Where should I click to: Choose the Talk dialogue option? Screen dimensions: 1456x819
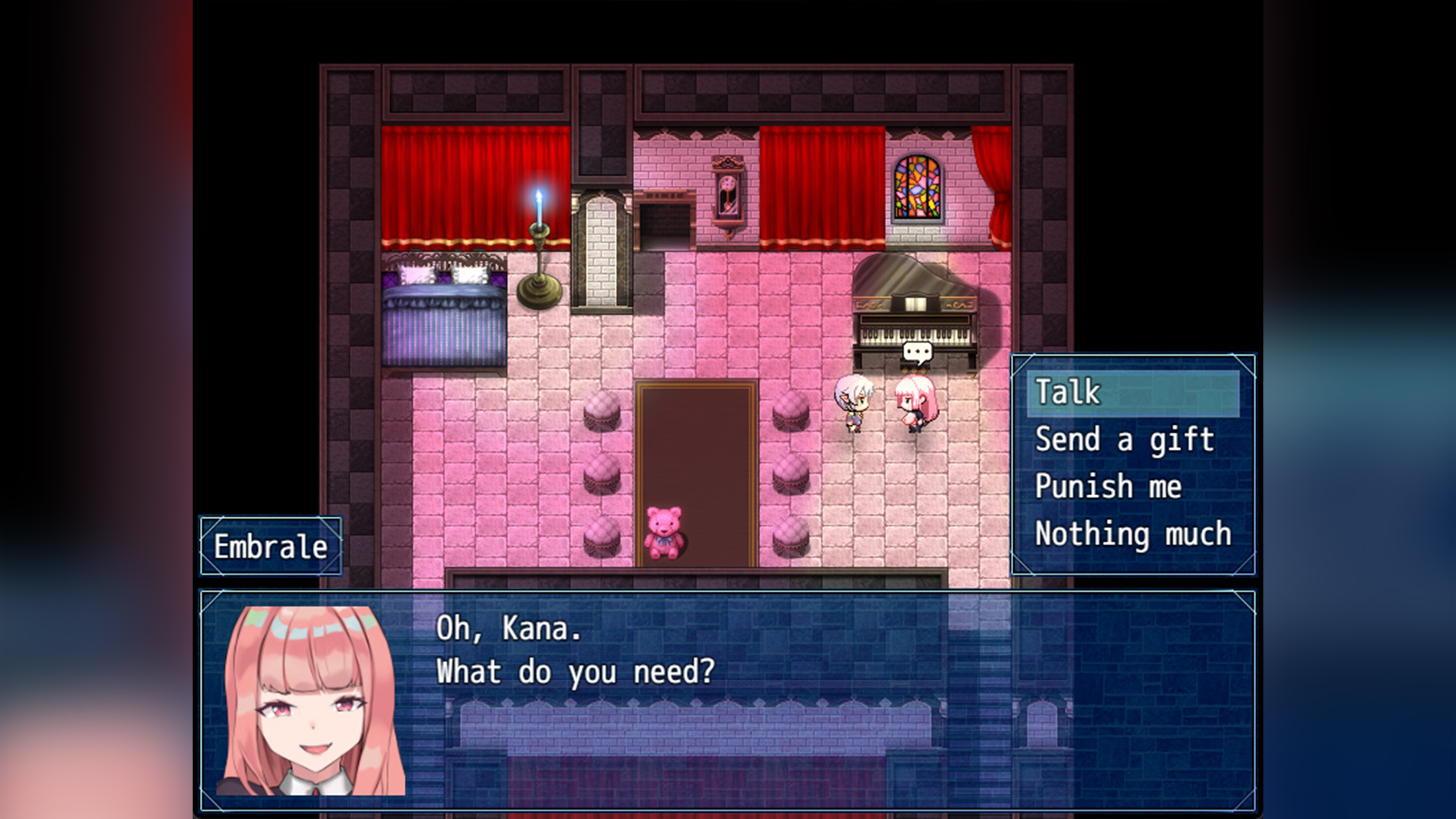1133,393
